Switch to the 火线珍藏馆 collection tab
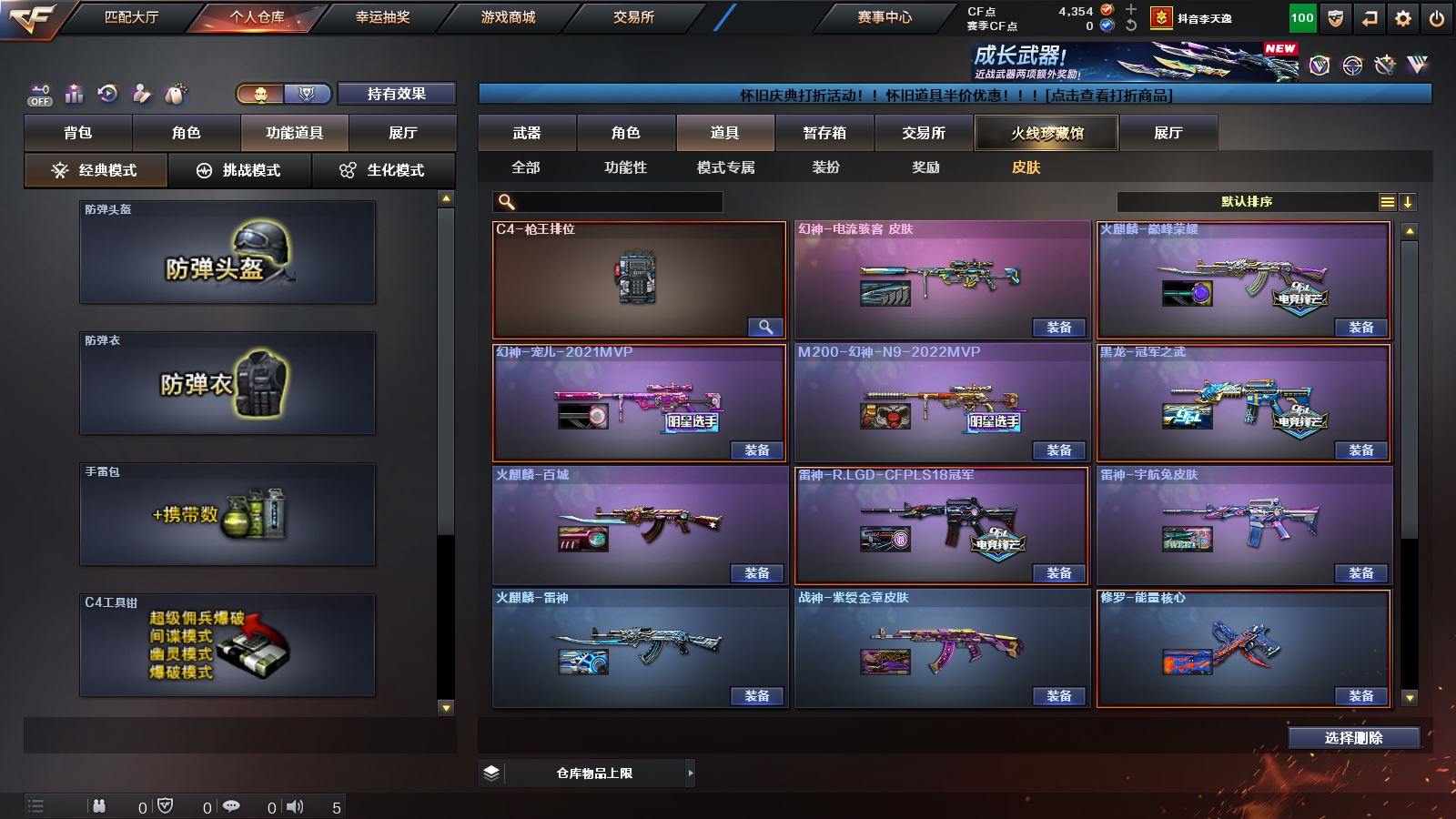 point(1046,133)
